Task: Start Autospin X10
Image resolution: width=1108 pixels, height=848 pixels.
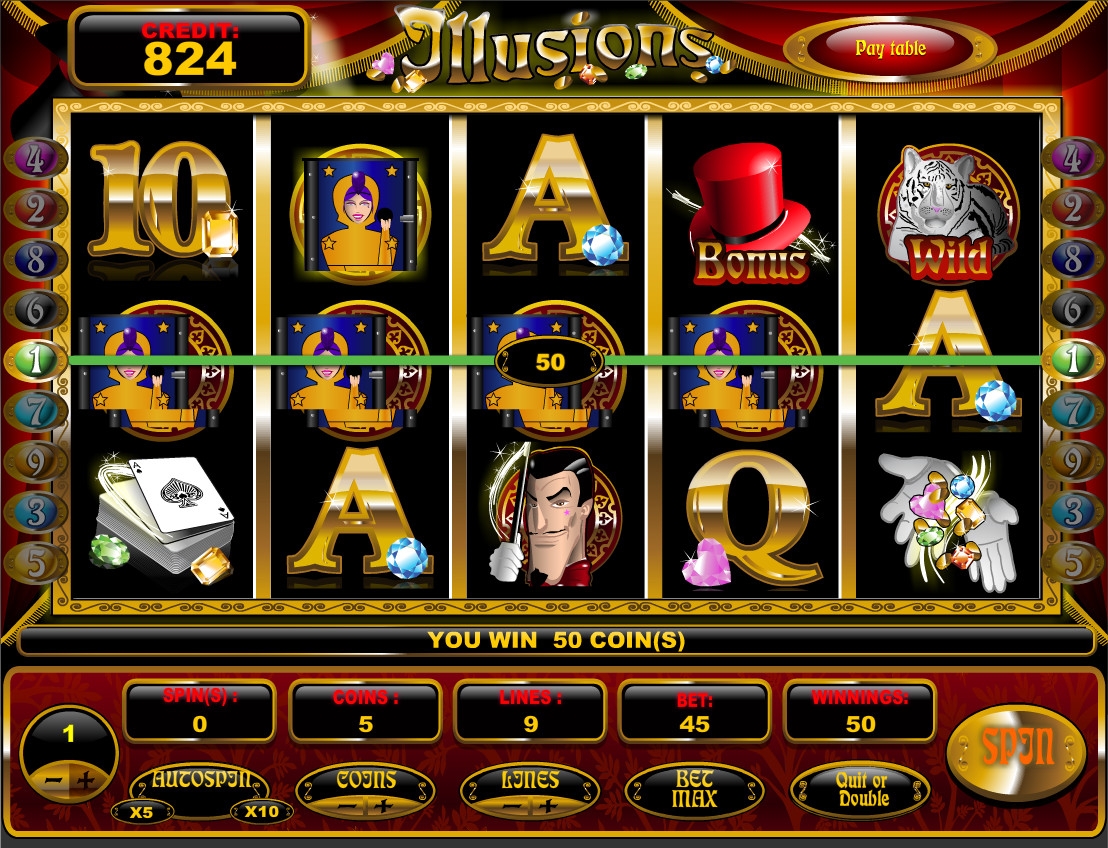Action: click(261, 811)
